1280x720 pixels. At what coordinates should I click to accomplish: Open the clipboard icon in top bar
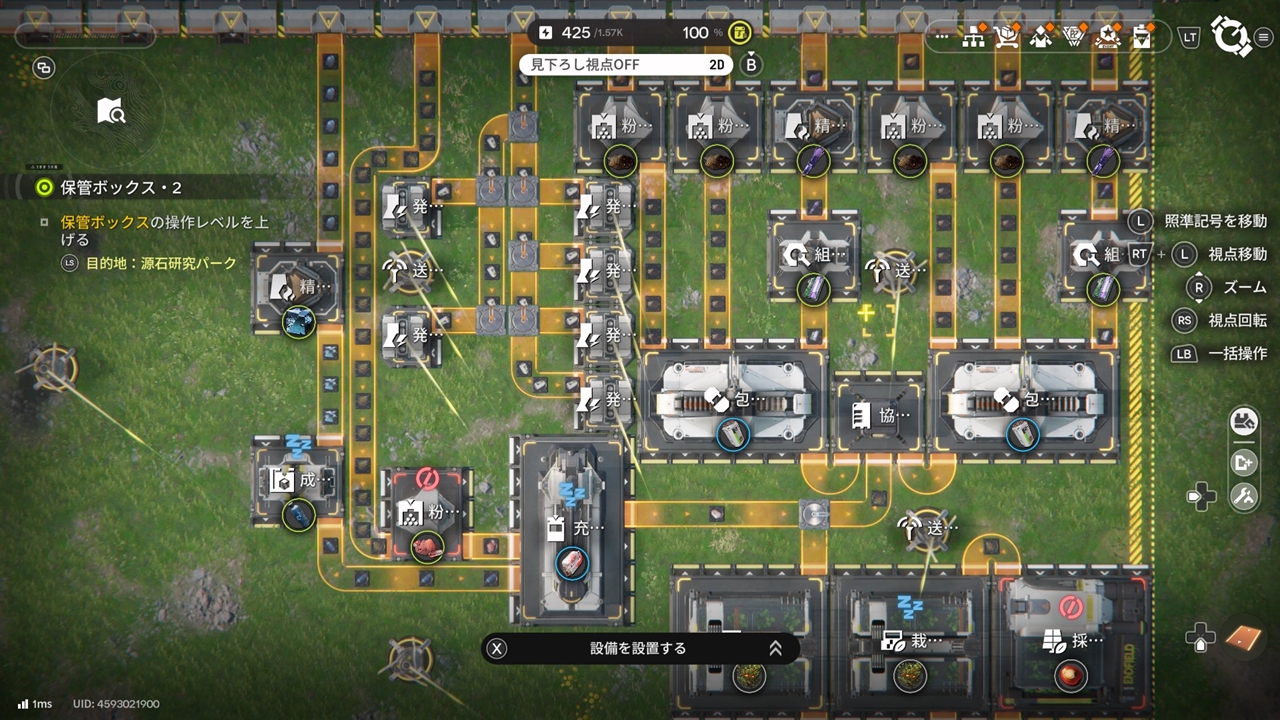(1141, 37)
